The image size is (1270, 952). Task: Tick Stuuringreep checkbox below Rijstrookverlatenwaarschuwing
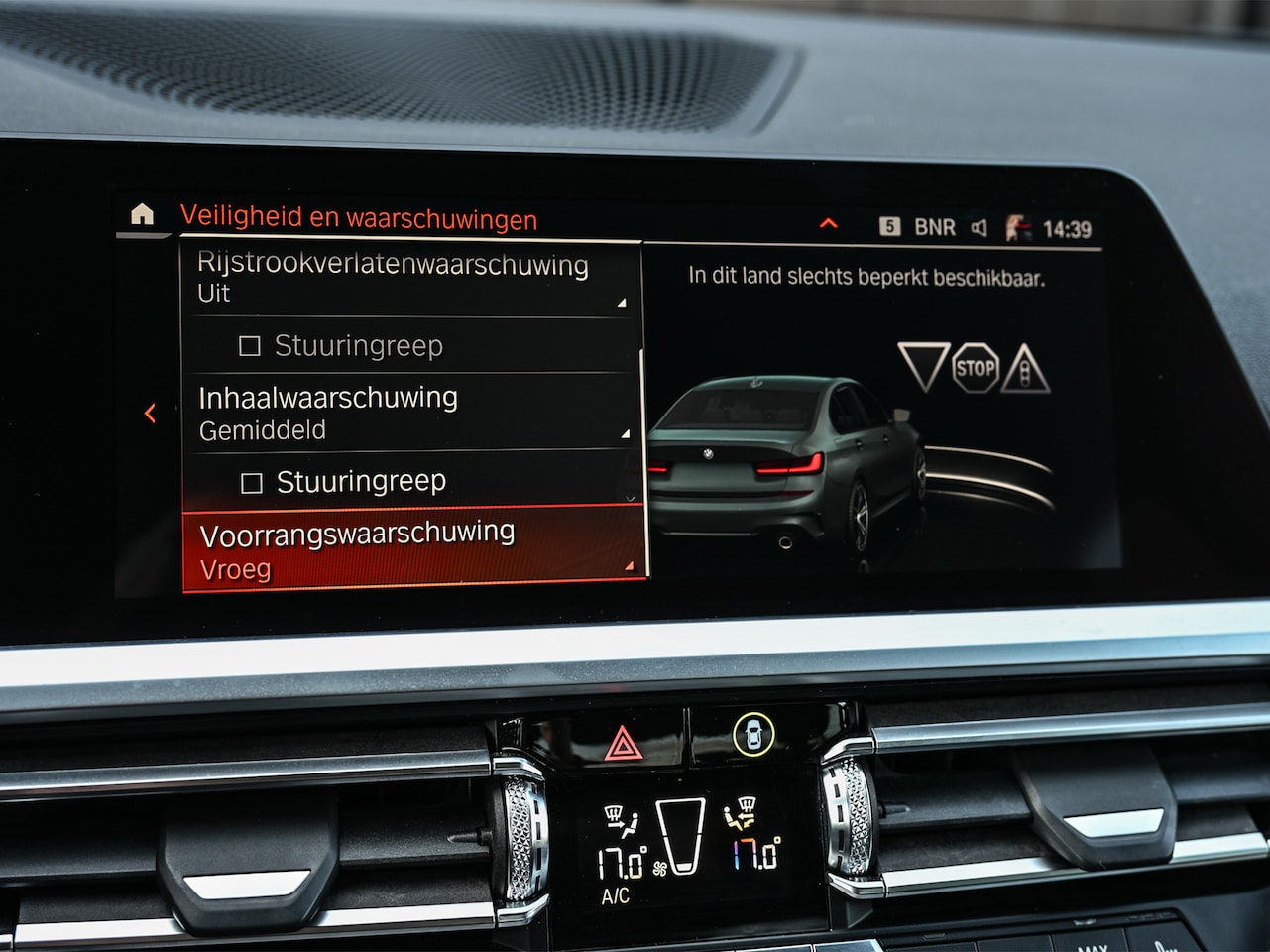pos(251,346)
